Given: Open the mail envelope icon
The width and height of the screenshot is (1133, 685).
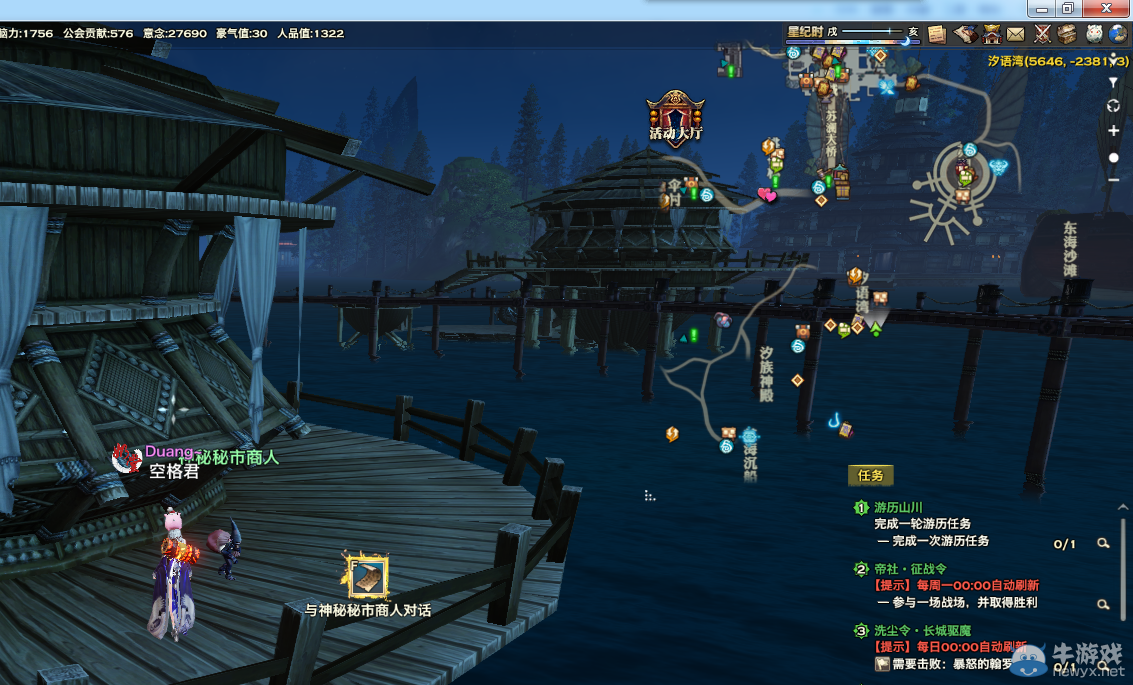Looking at the screenshot, I should click(x=1016, y=34).
